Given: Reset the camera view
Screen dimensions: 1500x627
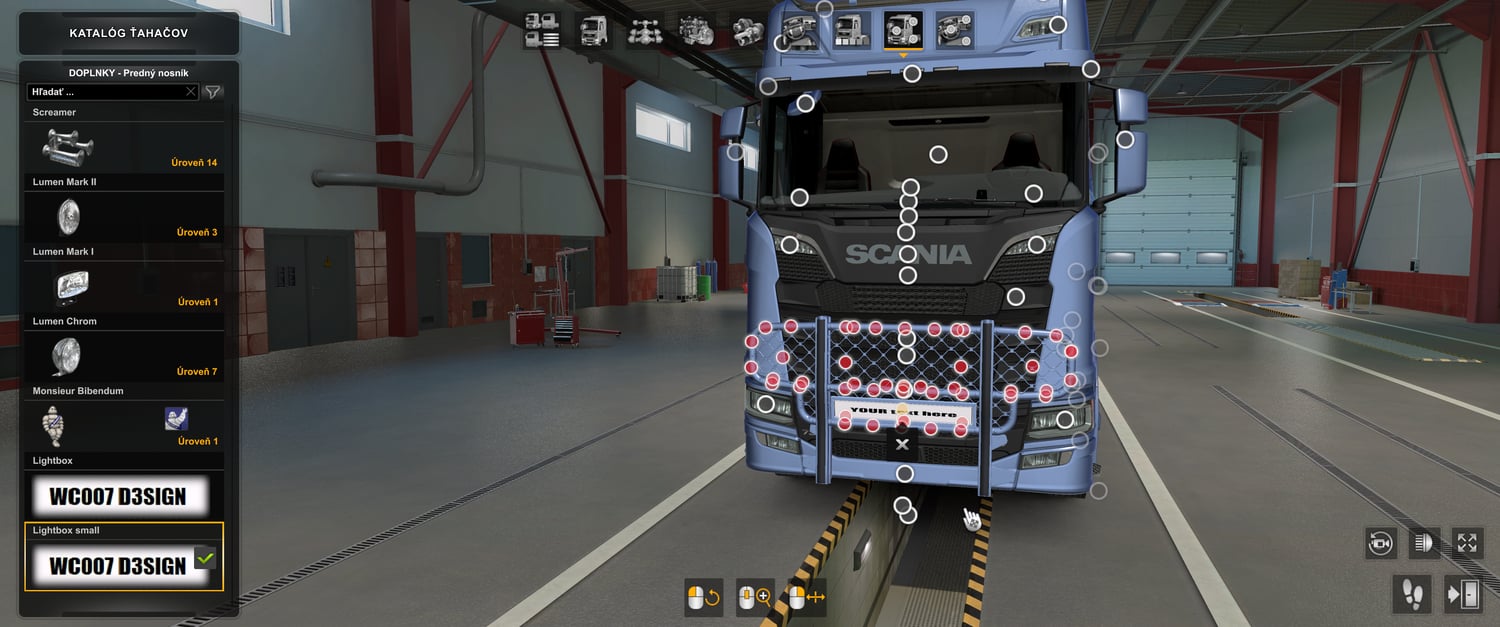Looking at the screenshot, I should [x=1380, y=543].
